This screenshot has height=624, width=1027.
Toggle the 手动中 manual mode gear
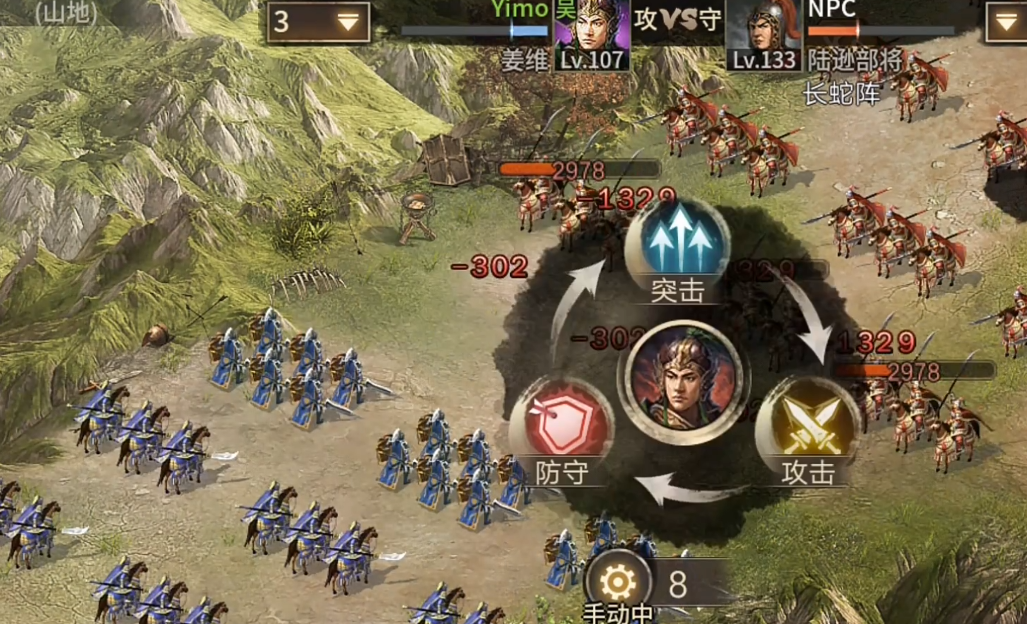tap(618, 580)
